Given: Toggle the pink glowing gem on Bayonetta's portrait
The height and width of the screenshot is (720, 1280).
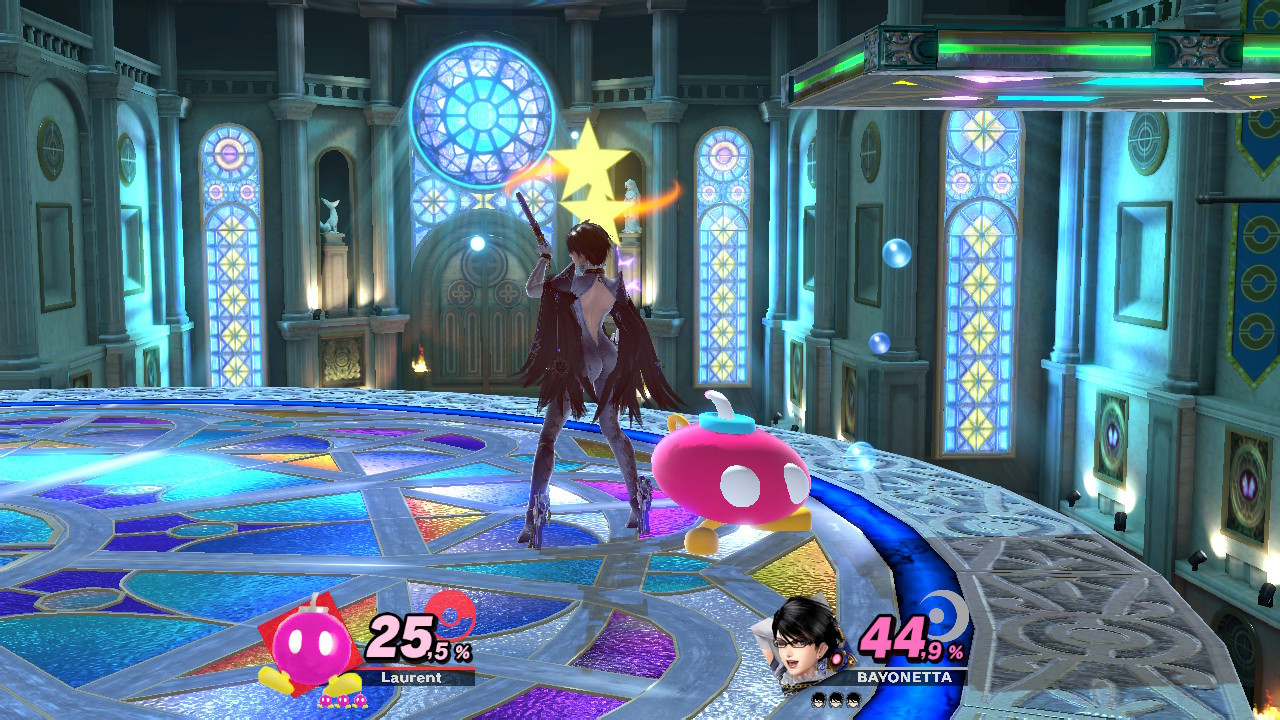Looking at the screenshot, I should pyautogui.click(x=836, y=660).
